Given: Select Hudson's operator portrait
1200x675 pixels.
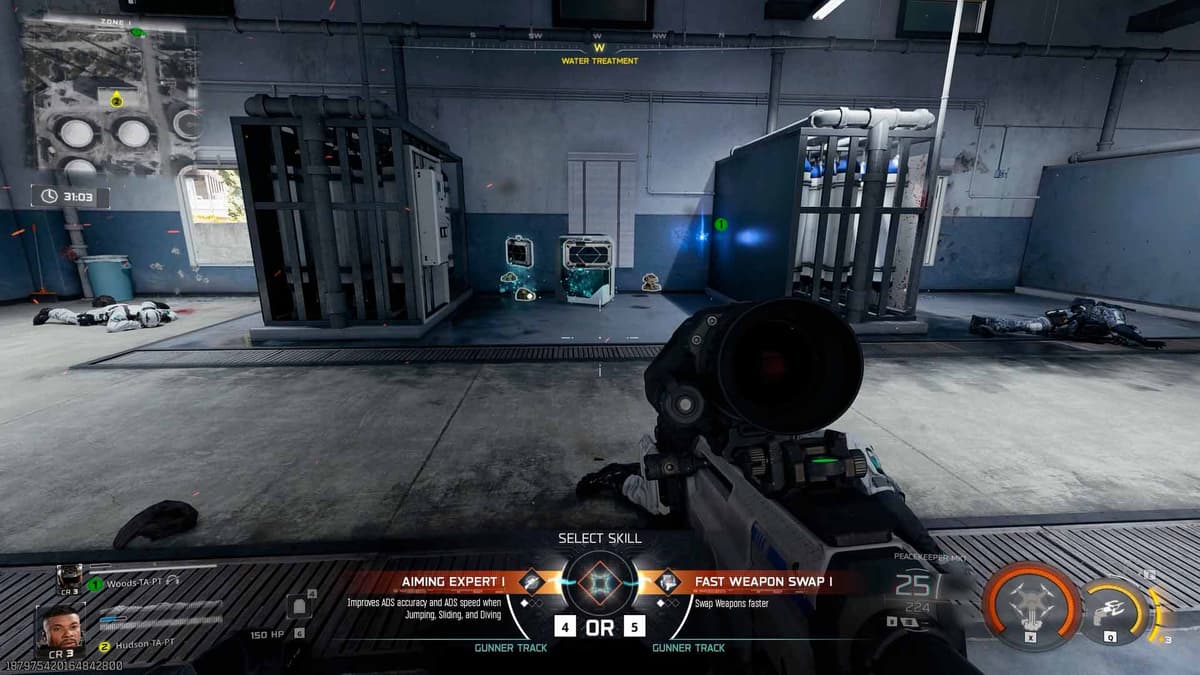Looking at the screenshot, I should (x=61, y=630).
